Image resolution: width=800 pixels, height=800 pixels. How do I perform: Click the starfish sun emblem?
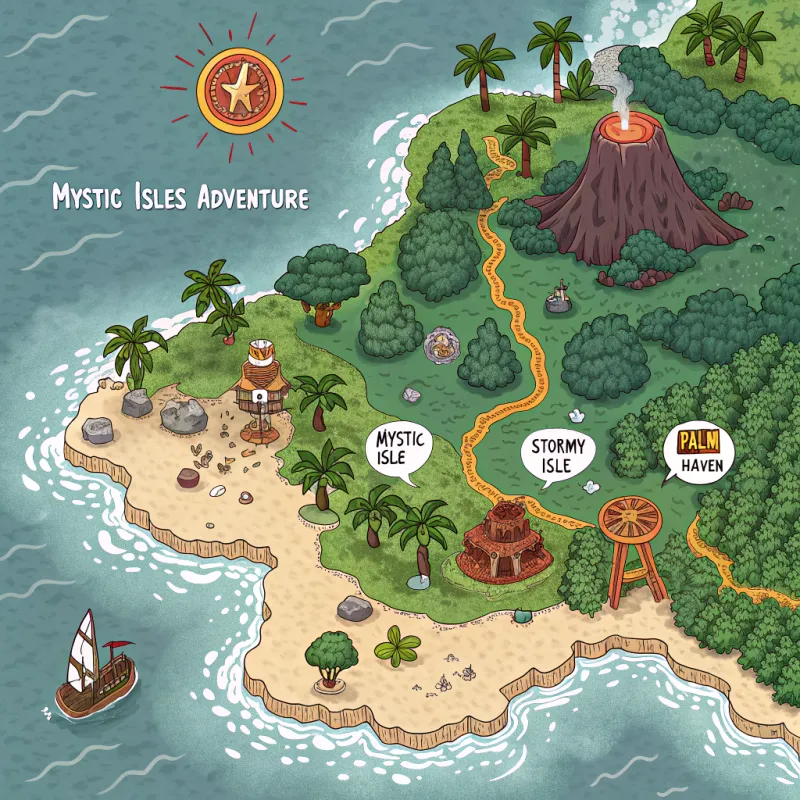point(240,87)
